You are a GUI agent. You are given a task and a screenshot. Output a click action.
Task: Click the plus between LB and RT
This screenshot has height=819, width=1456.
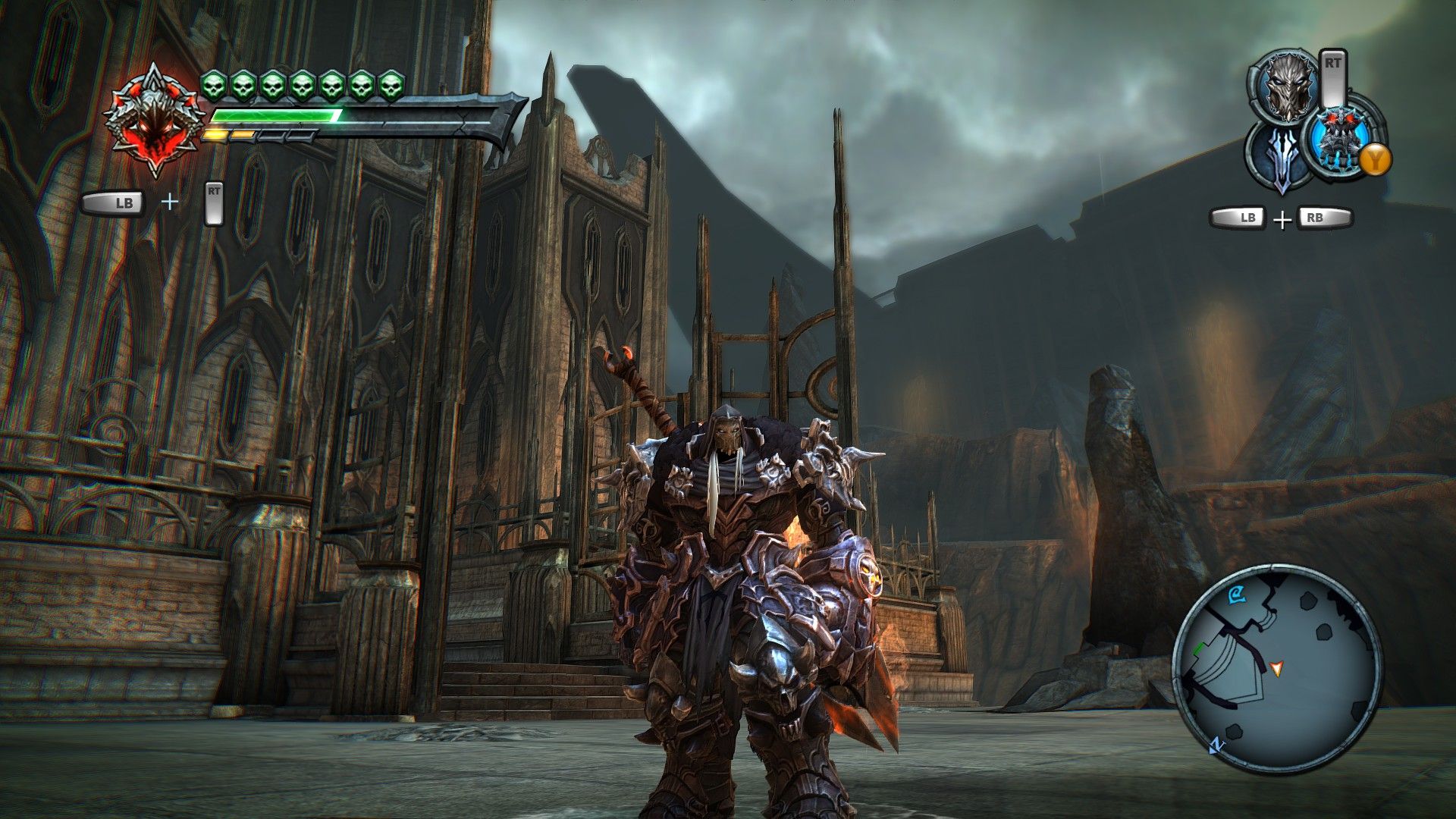coord(170,202)
